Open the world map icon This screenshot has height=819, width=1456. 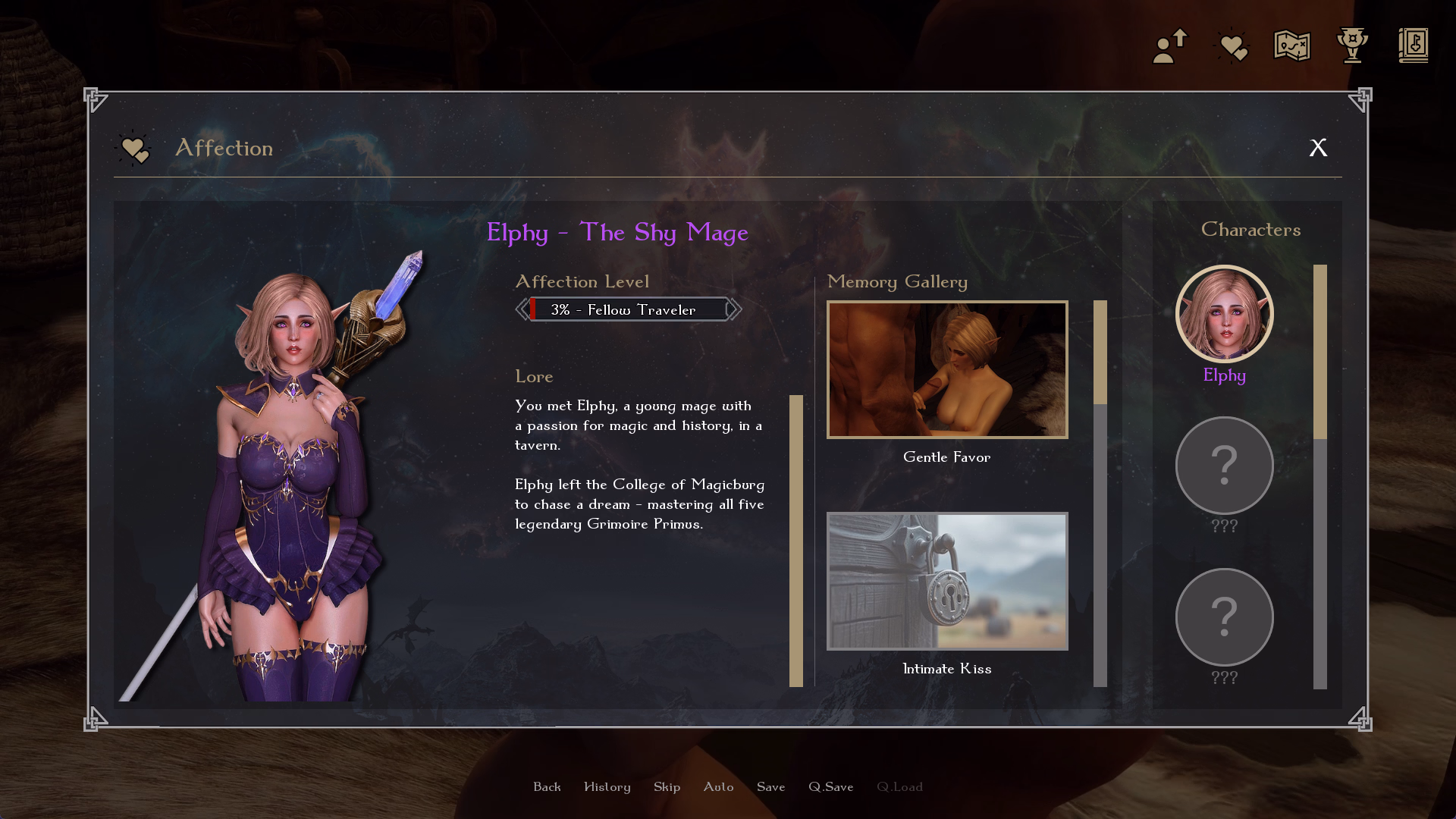(x=1291, y=46)
